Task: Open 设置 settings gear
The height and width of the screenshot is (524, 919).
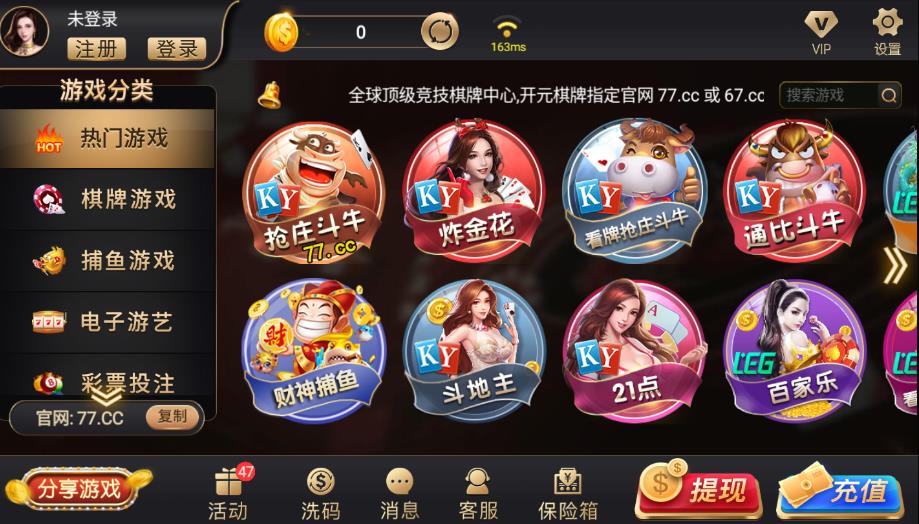Action: click(x=887, y=31)
